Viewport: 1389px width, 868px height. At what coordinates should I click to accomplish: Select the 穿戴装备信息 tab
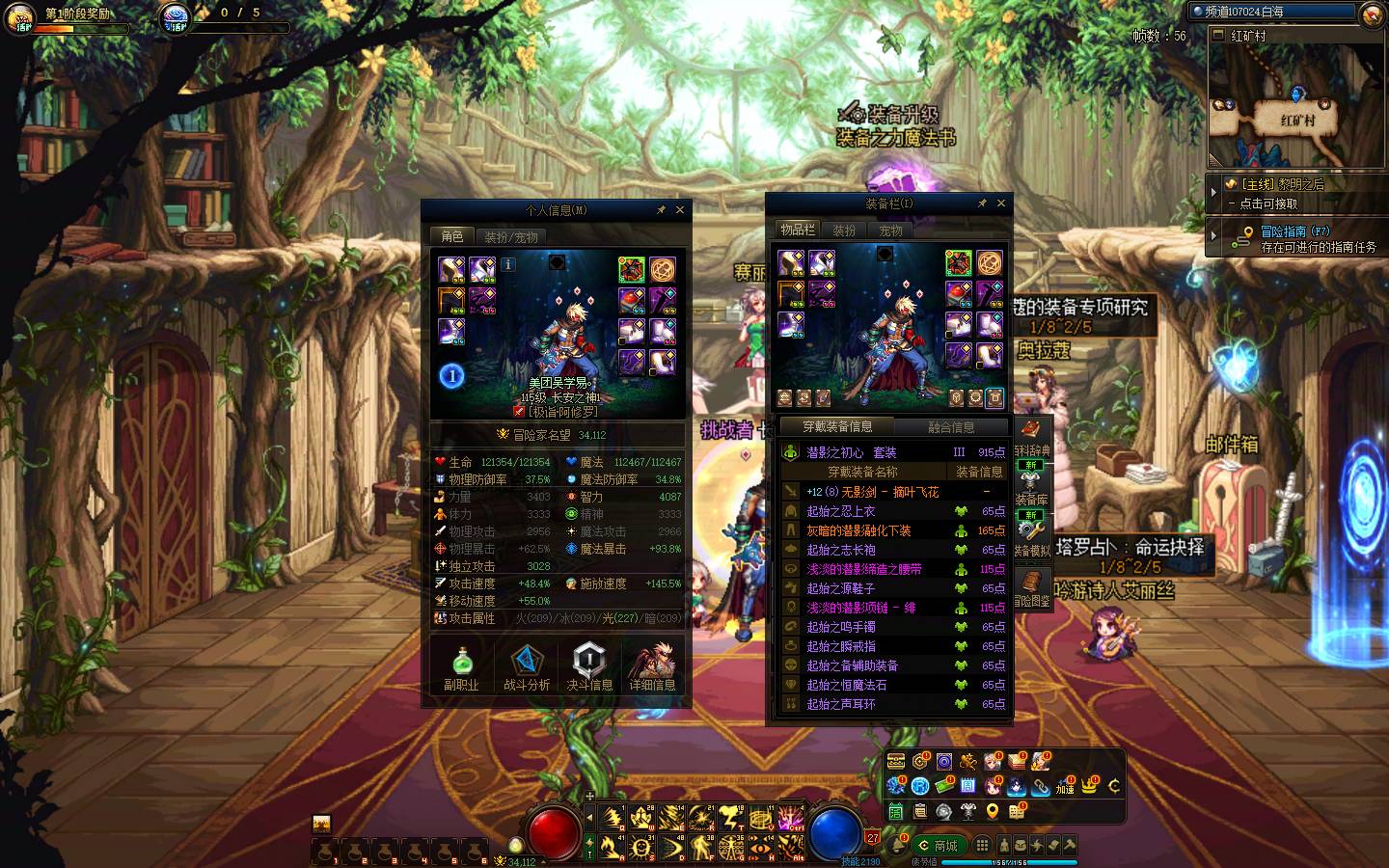point(837,426)
